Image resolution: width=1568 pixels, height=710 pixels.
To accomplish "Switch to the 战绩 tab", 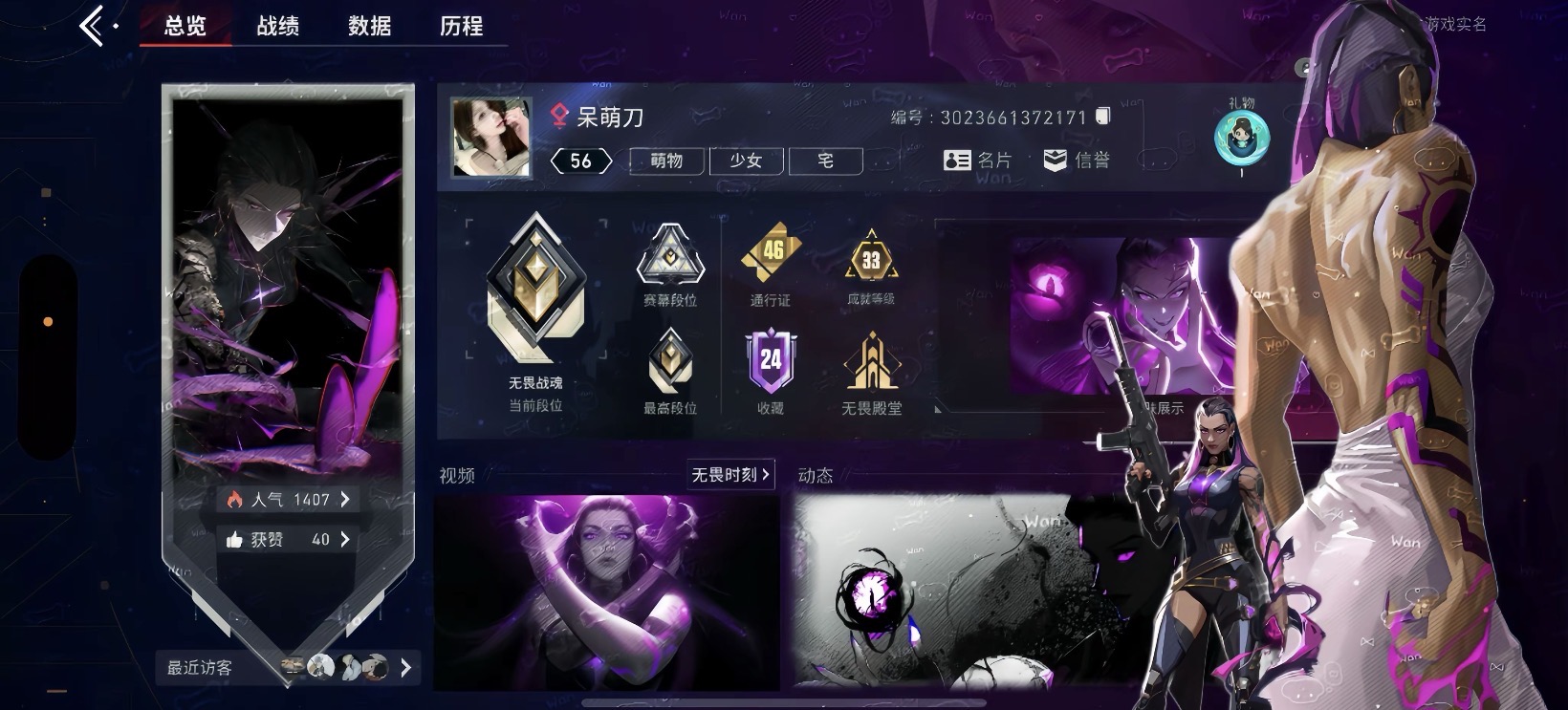I will coord(278,27).
